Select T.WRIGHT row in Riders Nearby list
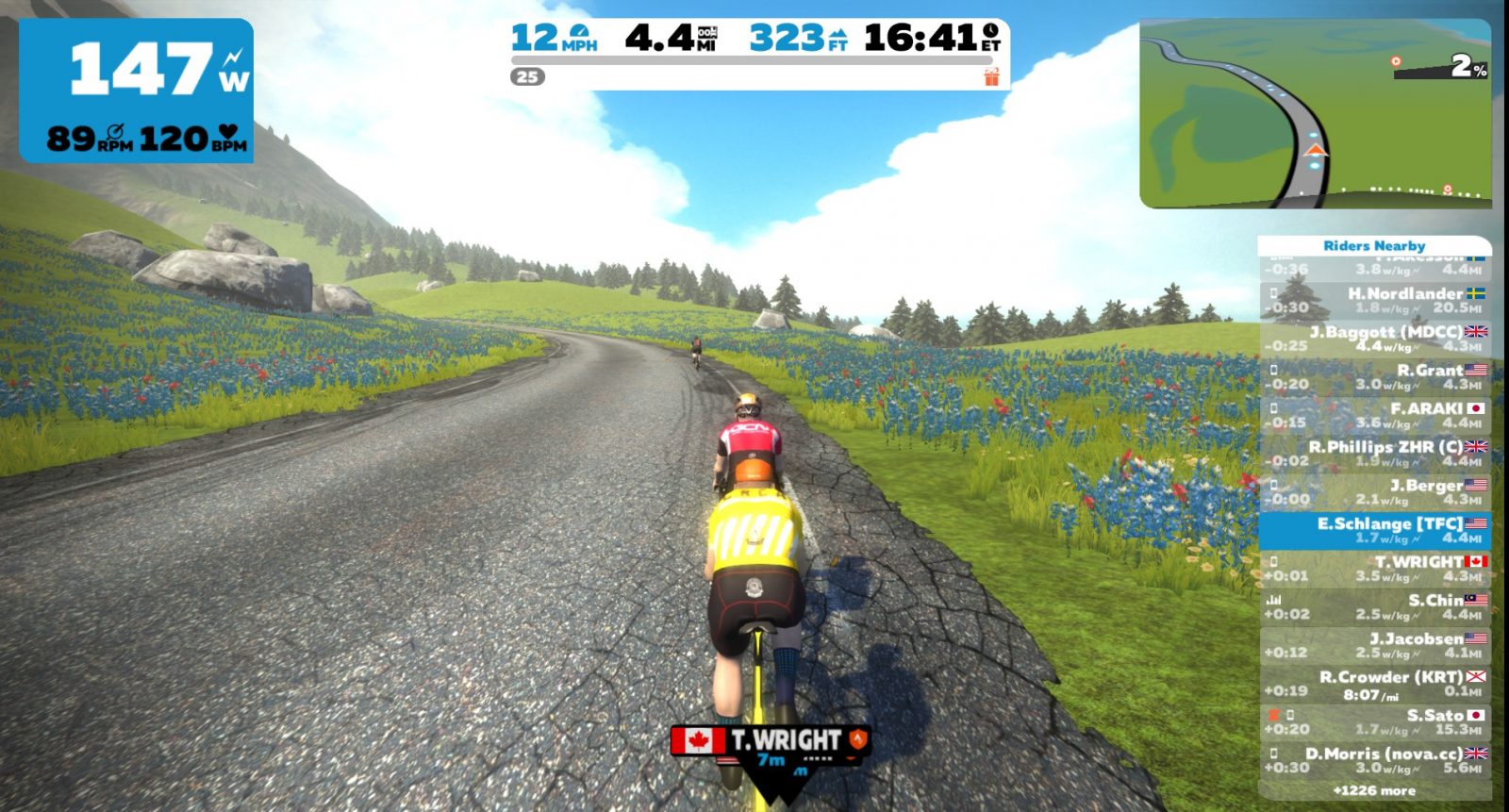This screenshot has height=812, width=1509. point(1375,569)
